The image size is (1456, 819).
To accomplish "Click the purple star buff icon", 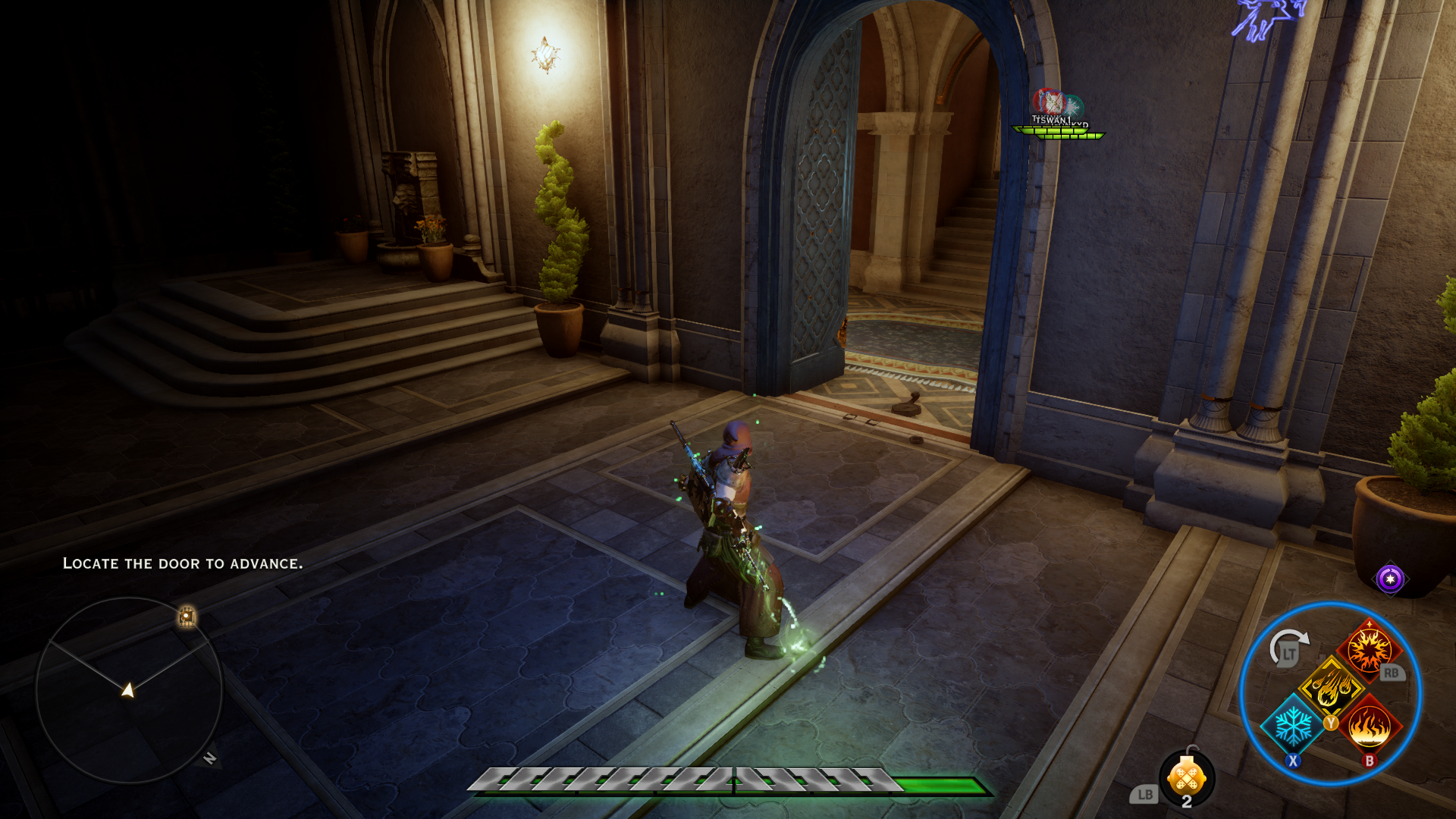I will point(1390,579).
